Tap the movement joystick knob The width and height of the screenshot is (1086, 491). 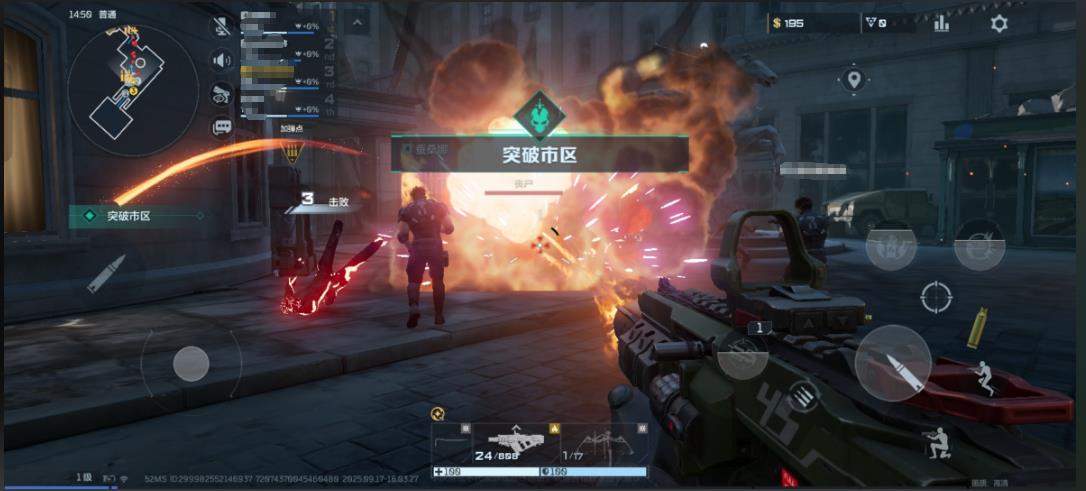[x=191, y=364]
